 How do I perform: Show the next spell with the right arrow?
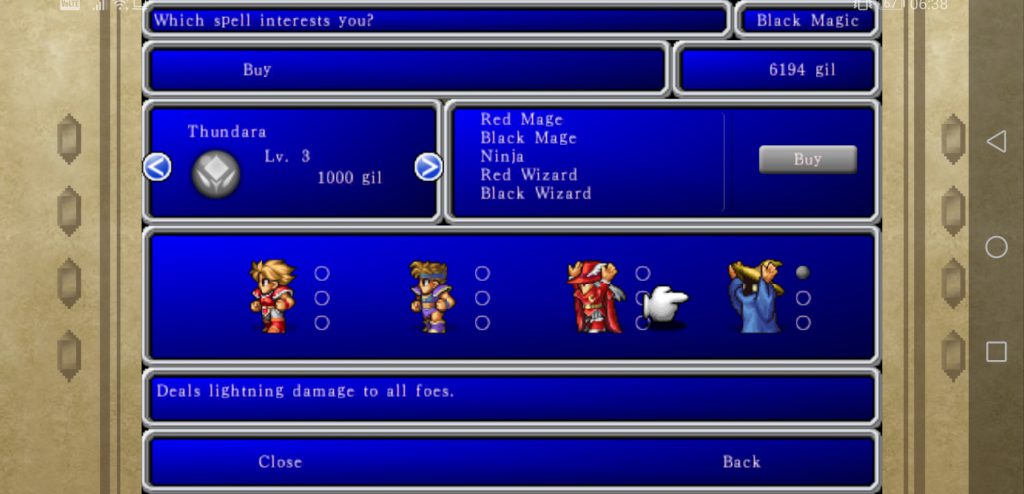tap(428, 167)
